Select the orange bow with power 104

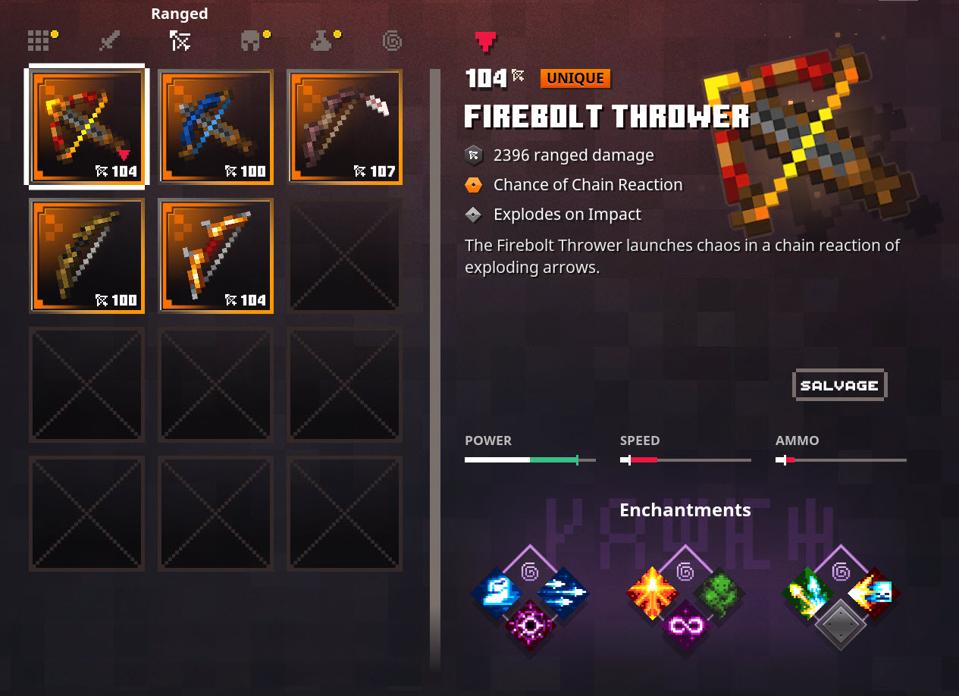pos(215,255)
